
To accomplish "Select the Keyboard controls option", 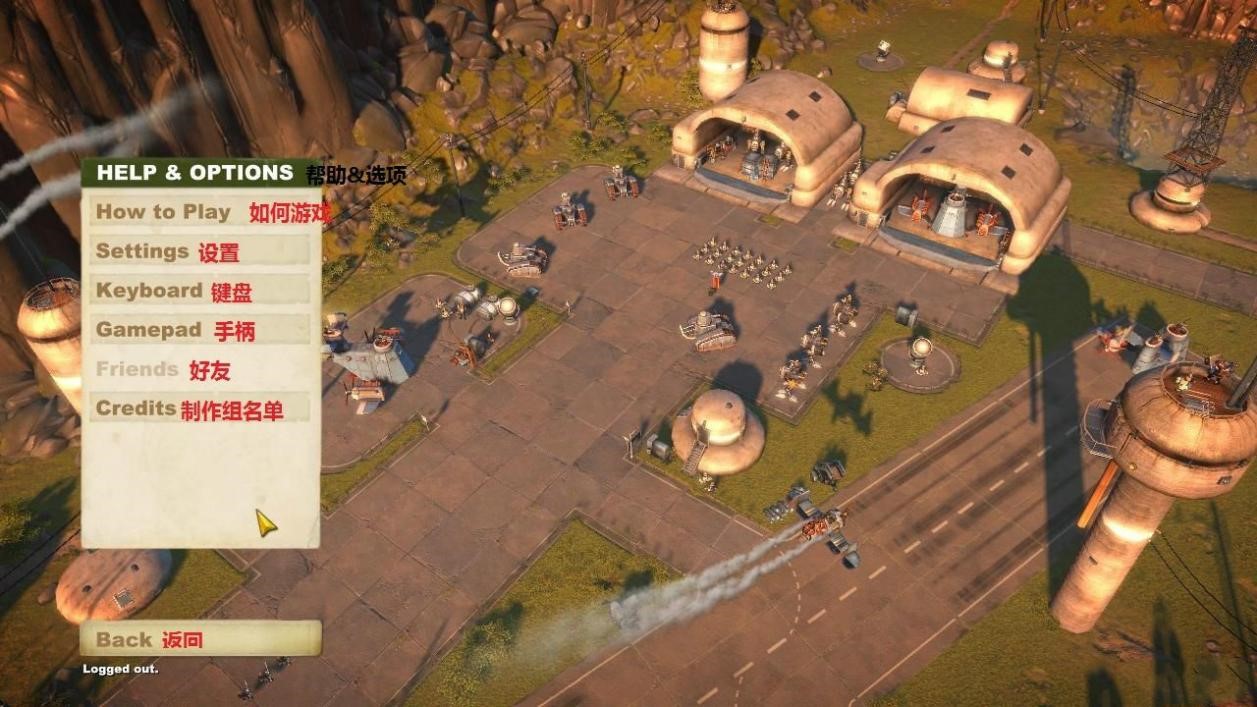I will [200, 291].
